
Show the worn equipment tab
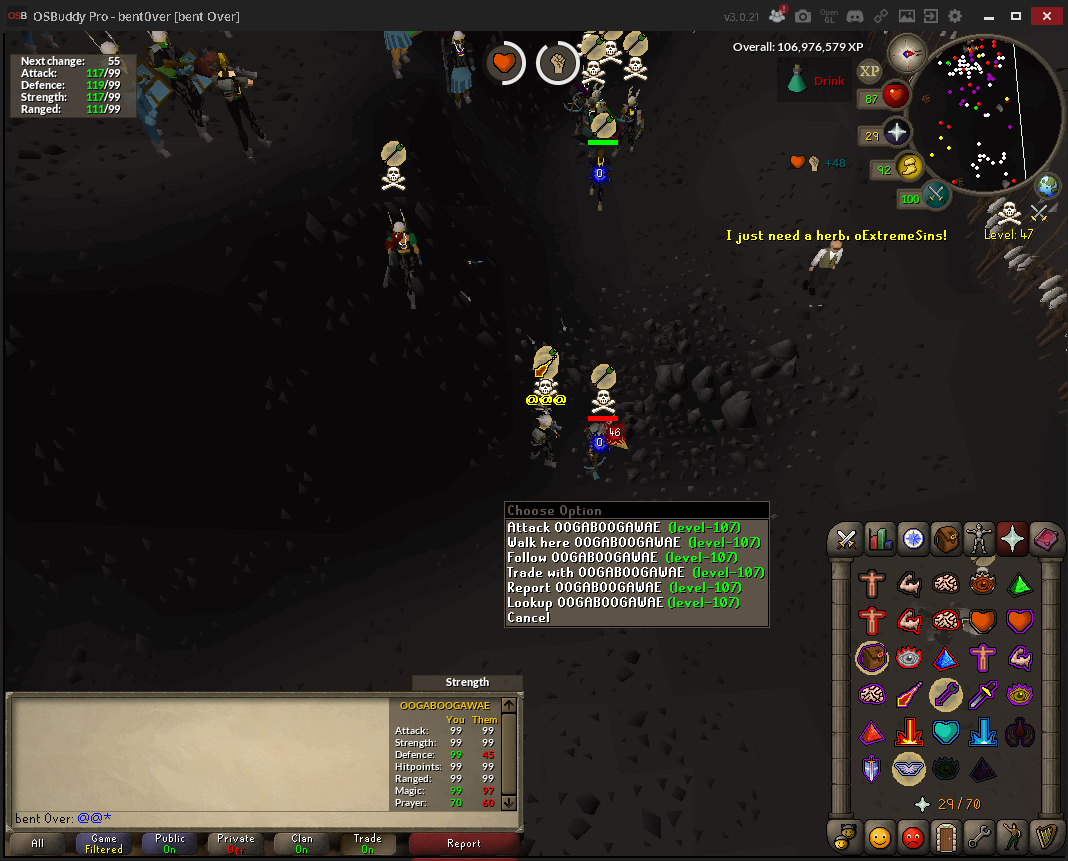(979, 540)
